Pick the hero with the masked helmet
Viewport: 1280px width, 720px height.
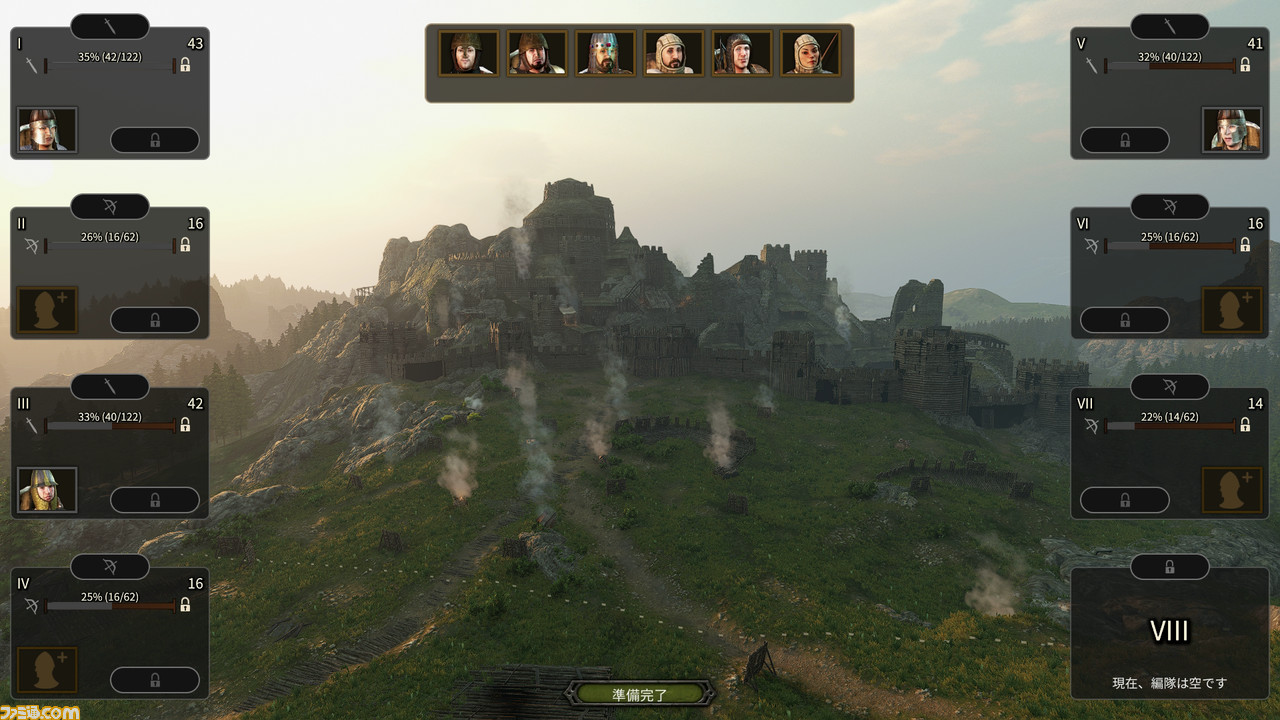click(605, 53)
